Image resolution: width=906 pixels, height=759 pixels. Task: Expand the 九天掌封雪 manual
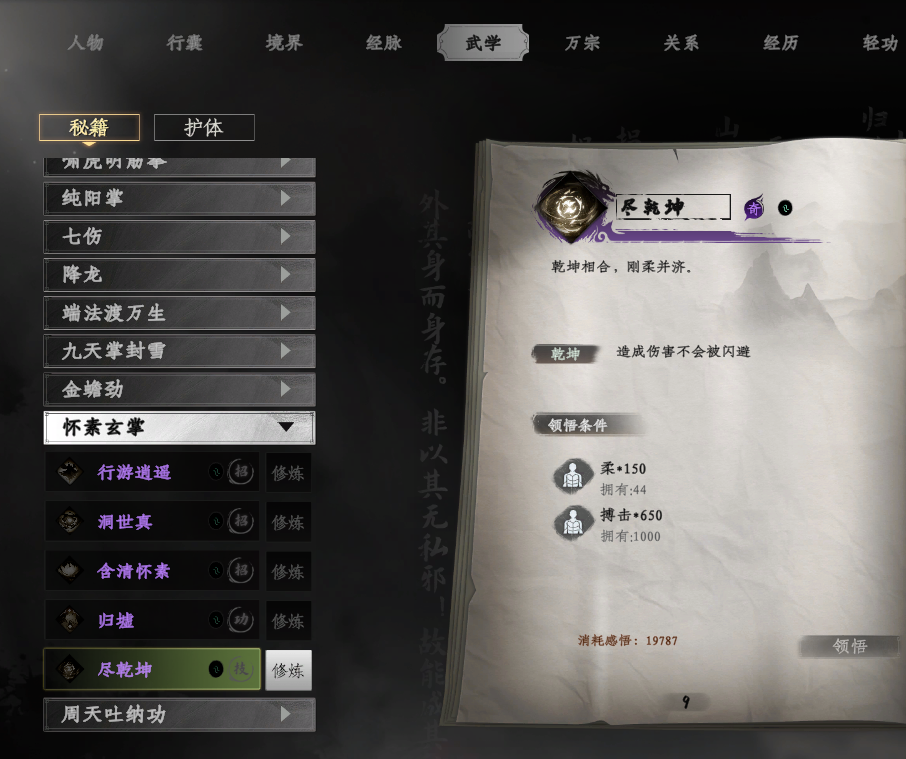[x=179, y=351]
